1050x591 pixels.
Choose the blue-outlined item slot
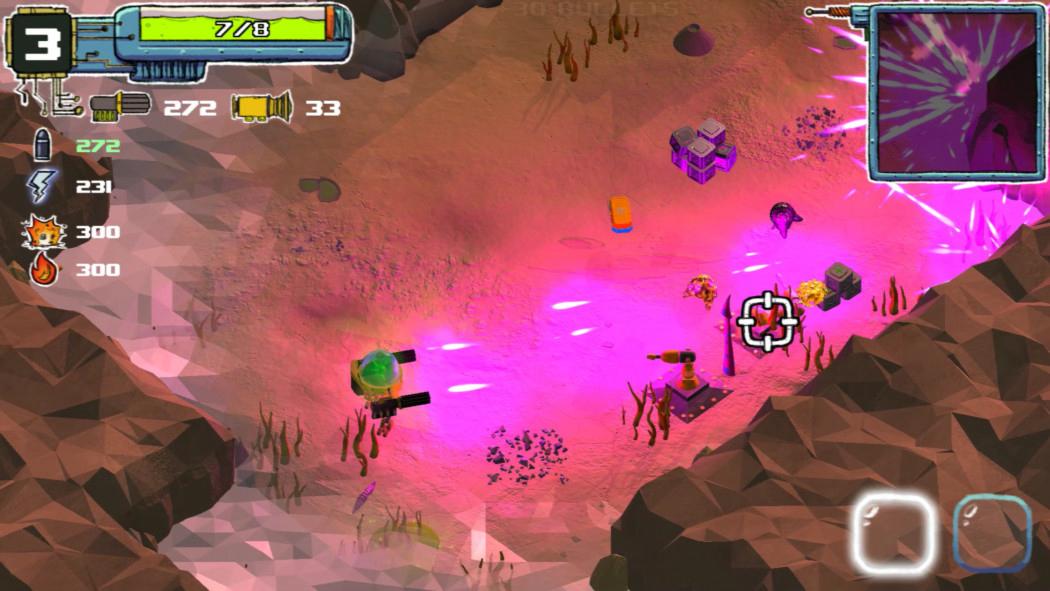click(992, 534)
